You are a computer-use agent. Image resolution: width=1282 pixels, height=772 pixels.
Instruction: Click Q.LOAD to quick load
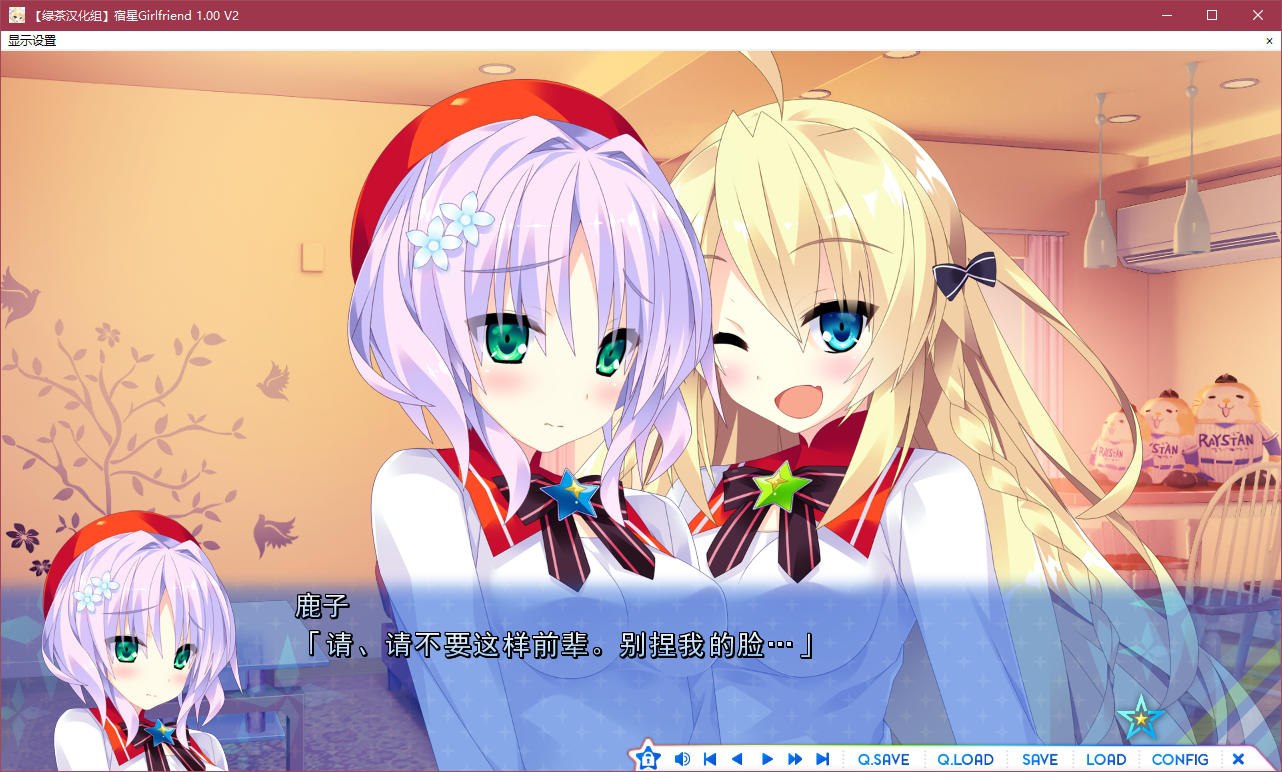click(x=963, y=758)
